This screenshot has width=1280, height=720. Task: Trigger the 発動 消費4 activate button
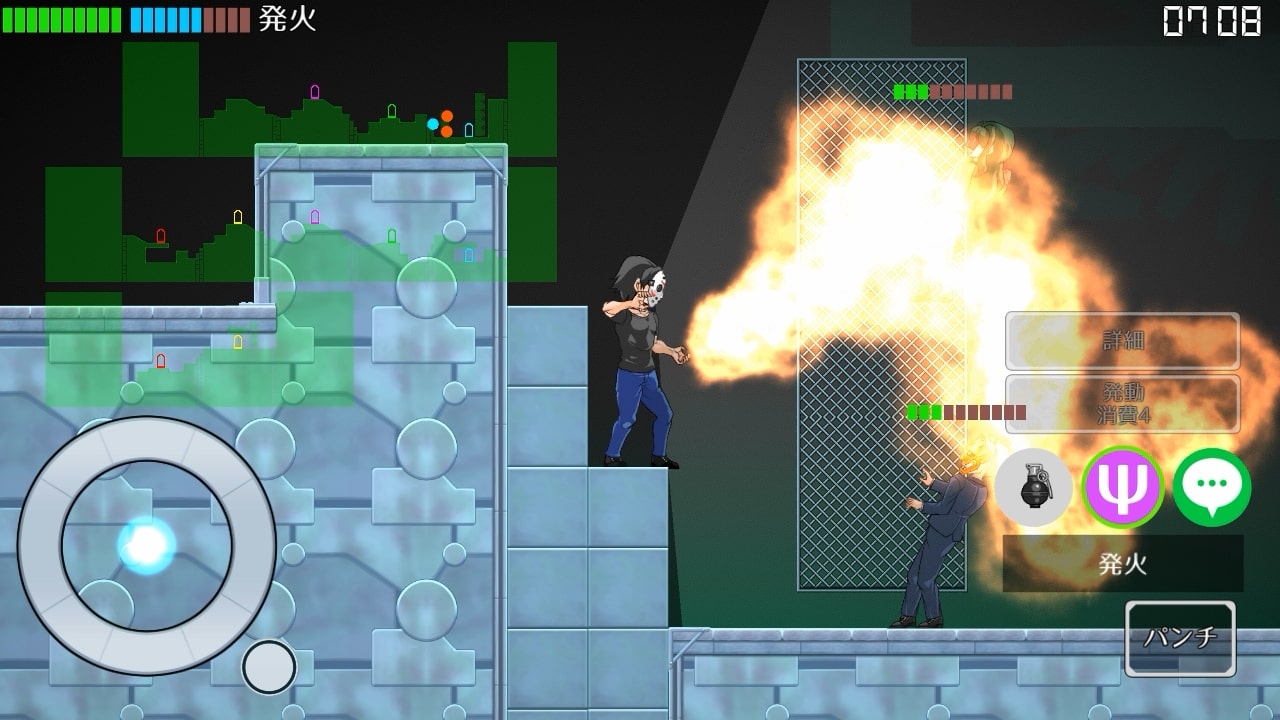coord(1122,404)
